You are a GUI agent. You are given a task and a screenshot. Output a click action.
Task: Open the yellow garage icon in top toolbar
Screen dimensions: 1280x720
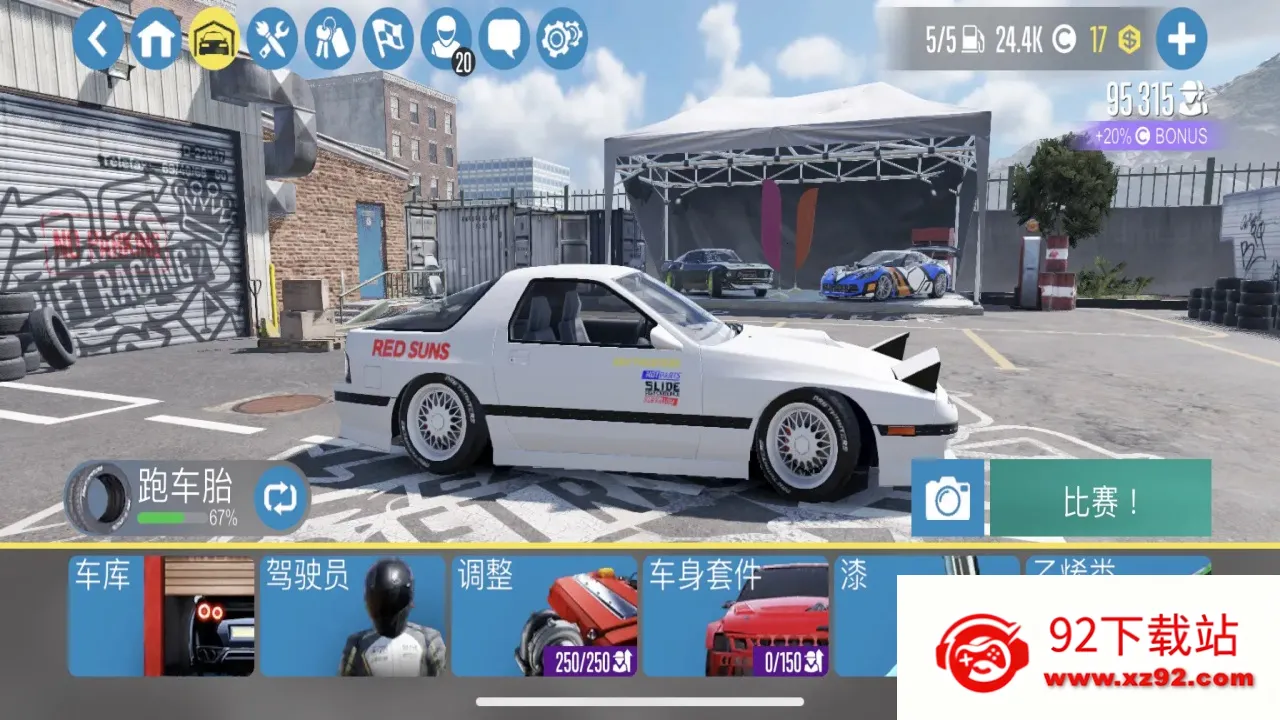pyautogui.click(x=213, y=41)
